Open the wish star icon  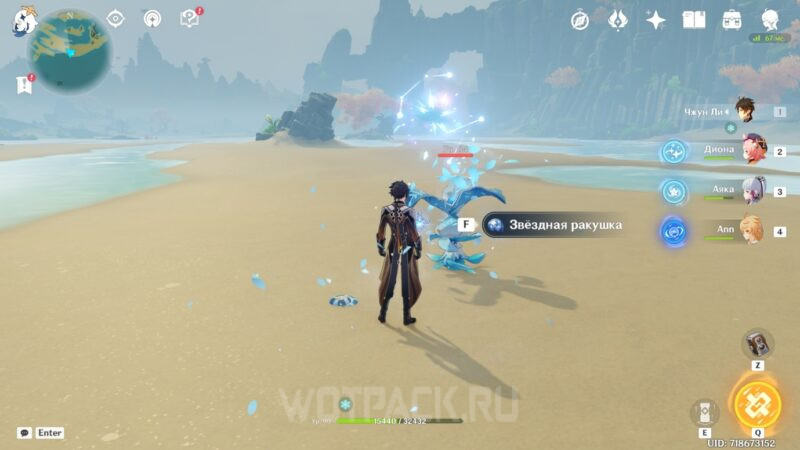pyautogui.click(x=656, y=20)
